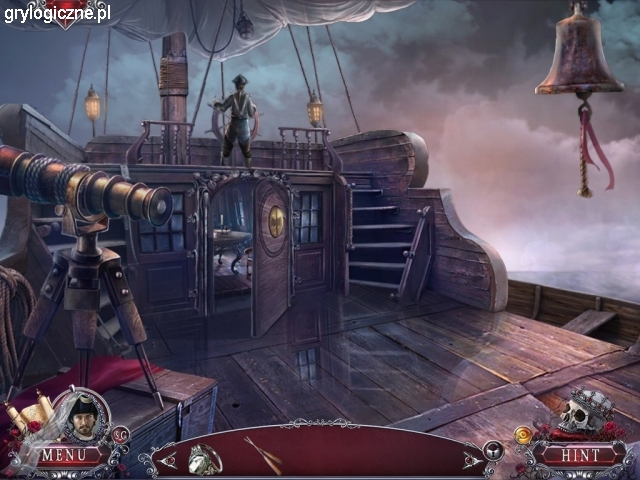Click the gold coin icon near Hint

523,434
